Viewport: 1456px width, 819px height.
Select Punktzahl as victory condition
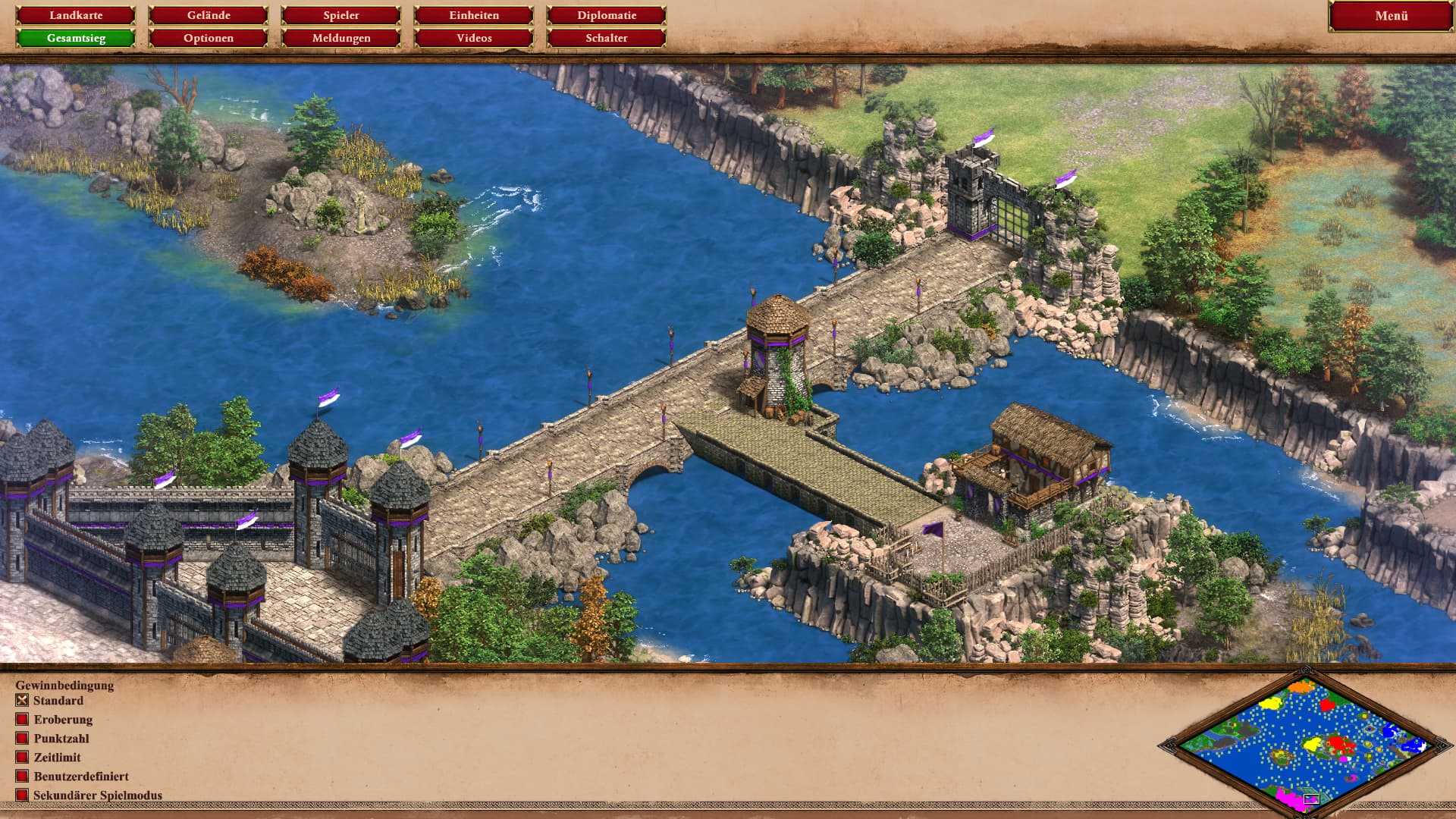(22, 739)
